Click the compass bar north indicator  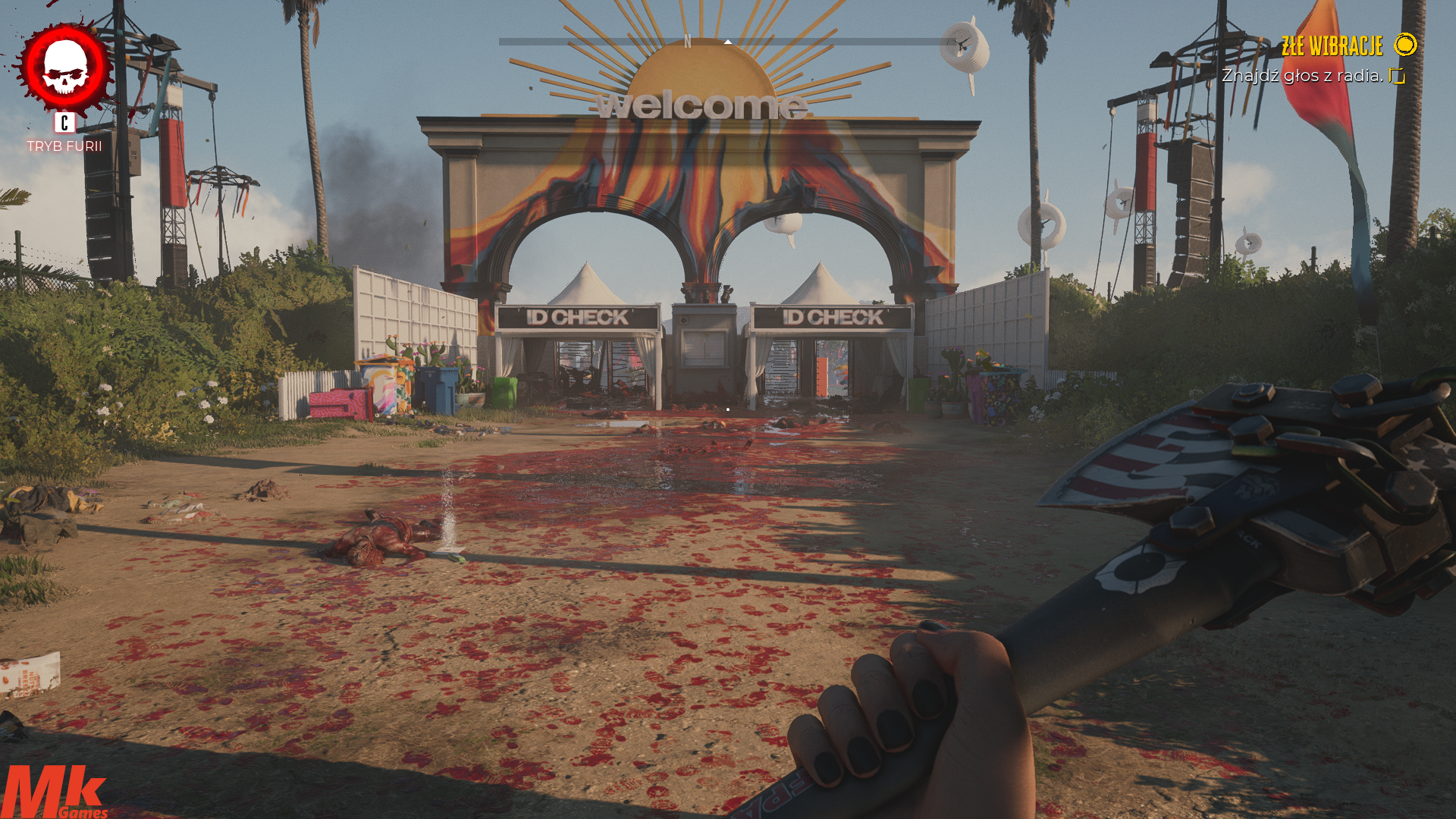[x=687, y=42]
